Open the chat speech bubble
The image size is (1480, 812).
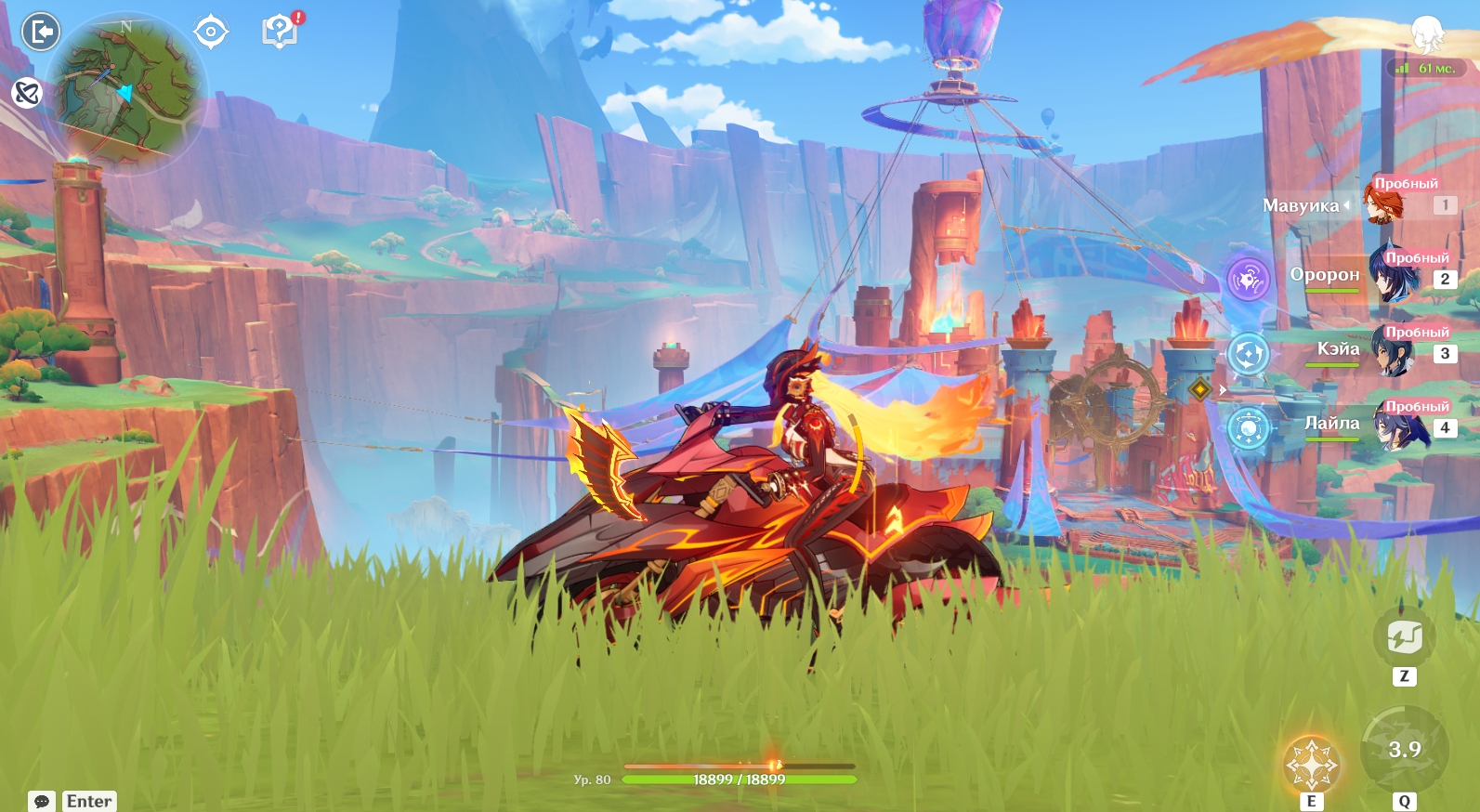[x=42, y=801]
